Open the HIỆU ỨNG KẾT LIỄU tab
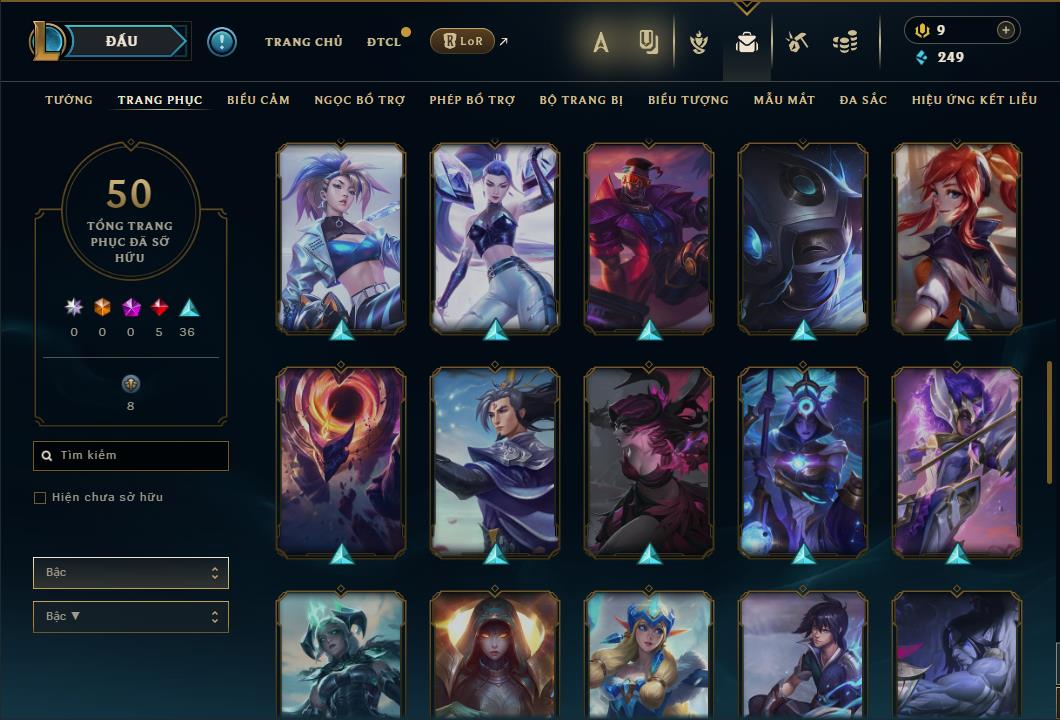 click(974, 100)
